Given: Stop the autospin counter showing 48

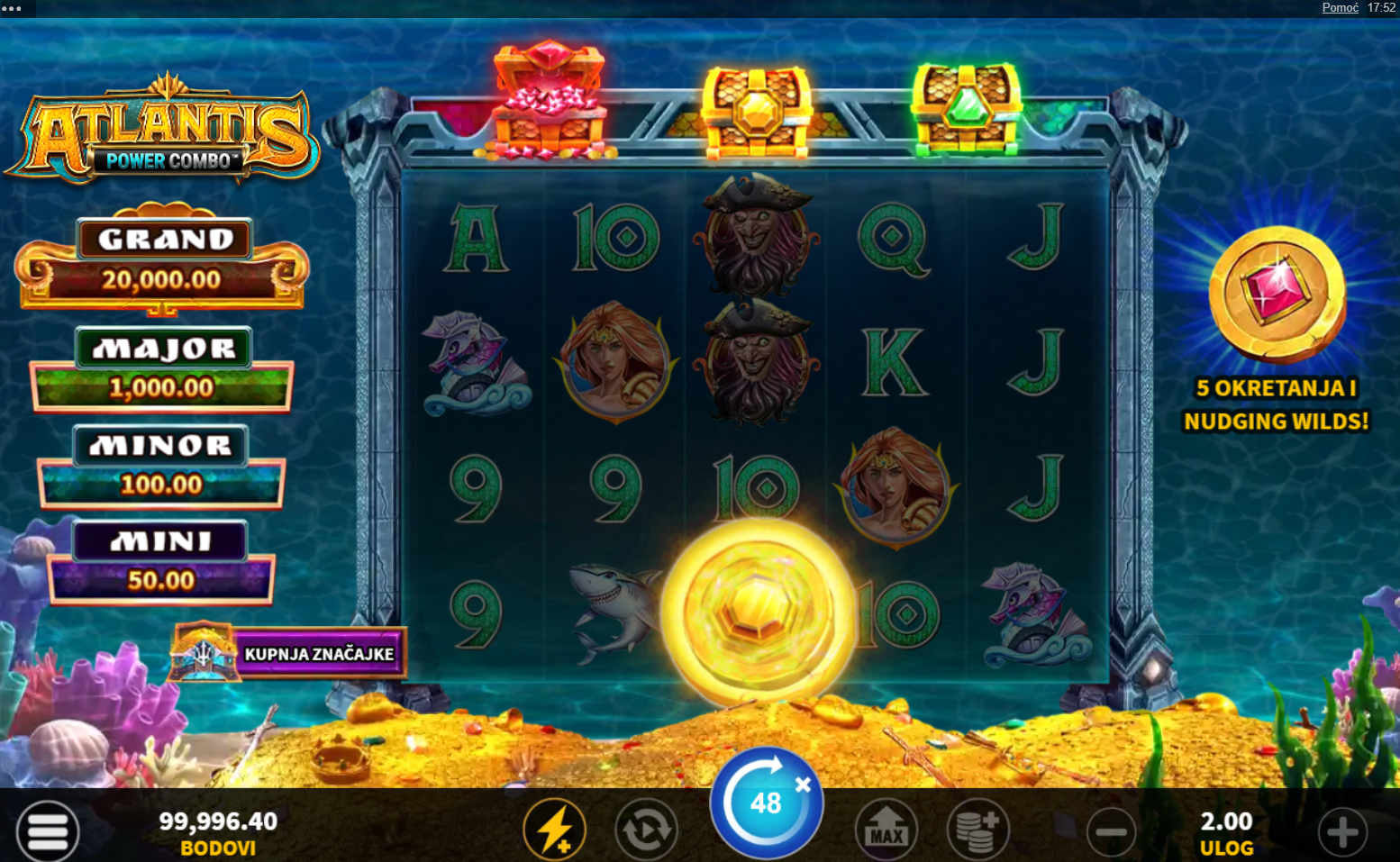Looking at the screenshot, I should tap(767, 803).
